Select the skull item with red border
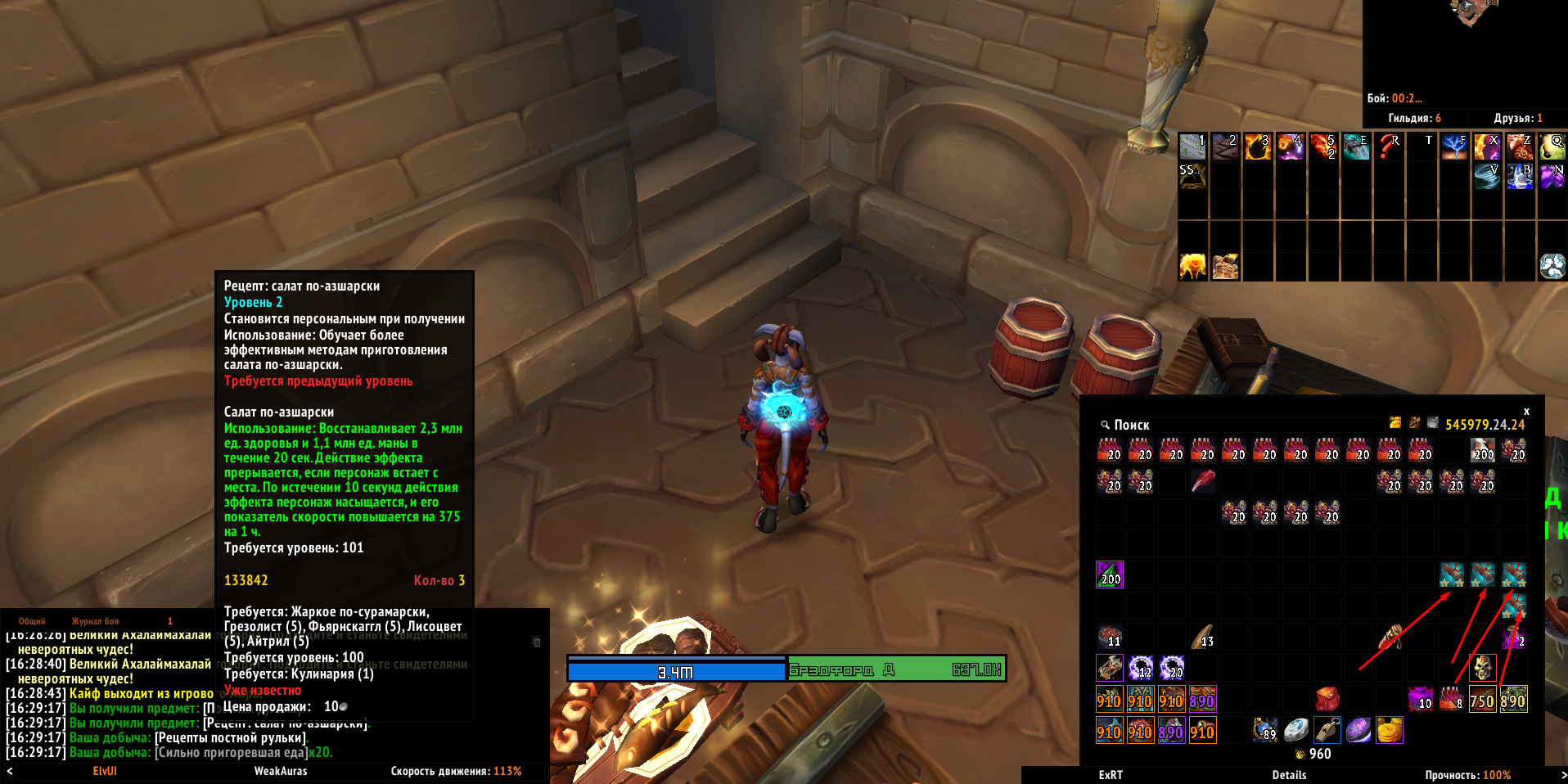This screenshot has height=784, width=1568. [x=1482, y=668]
